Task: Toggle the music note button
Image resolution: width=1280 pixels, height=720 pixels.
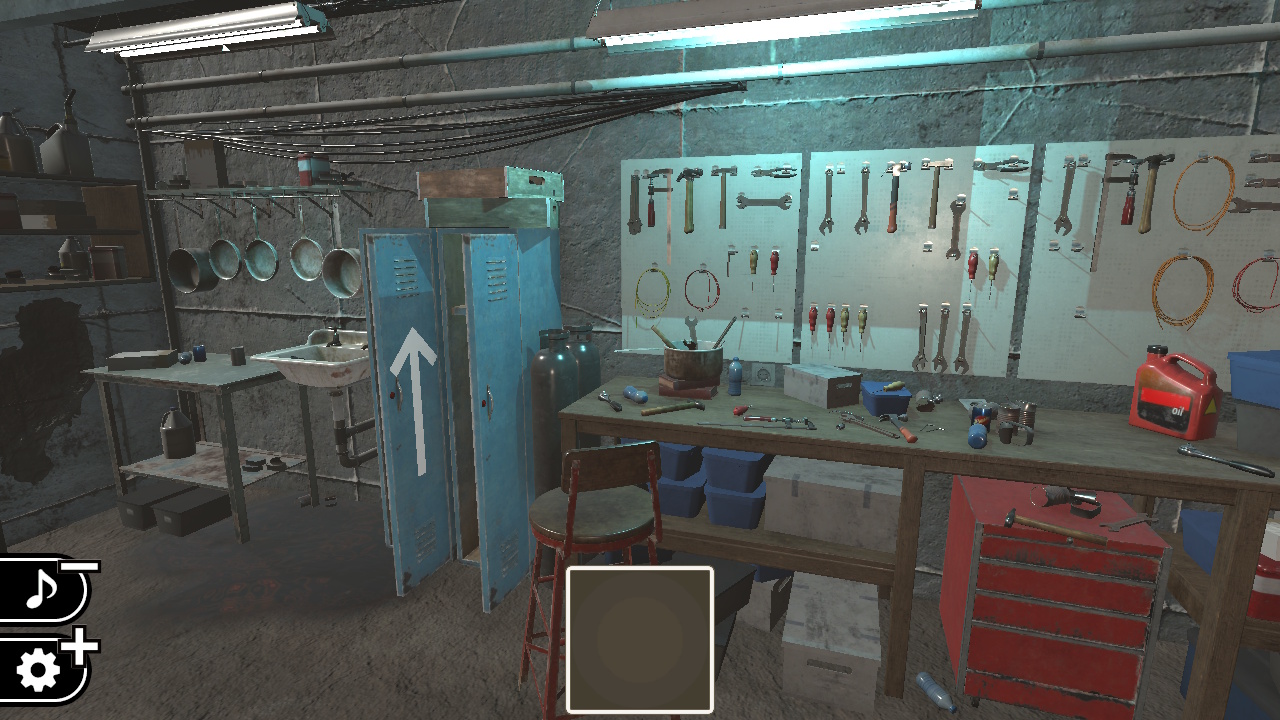Action: [42, 590]
